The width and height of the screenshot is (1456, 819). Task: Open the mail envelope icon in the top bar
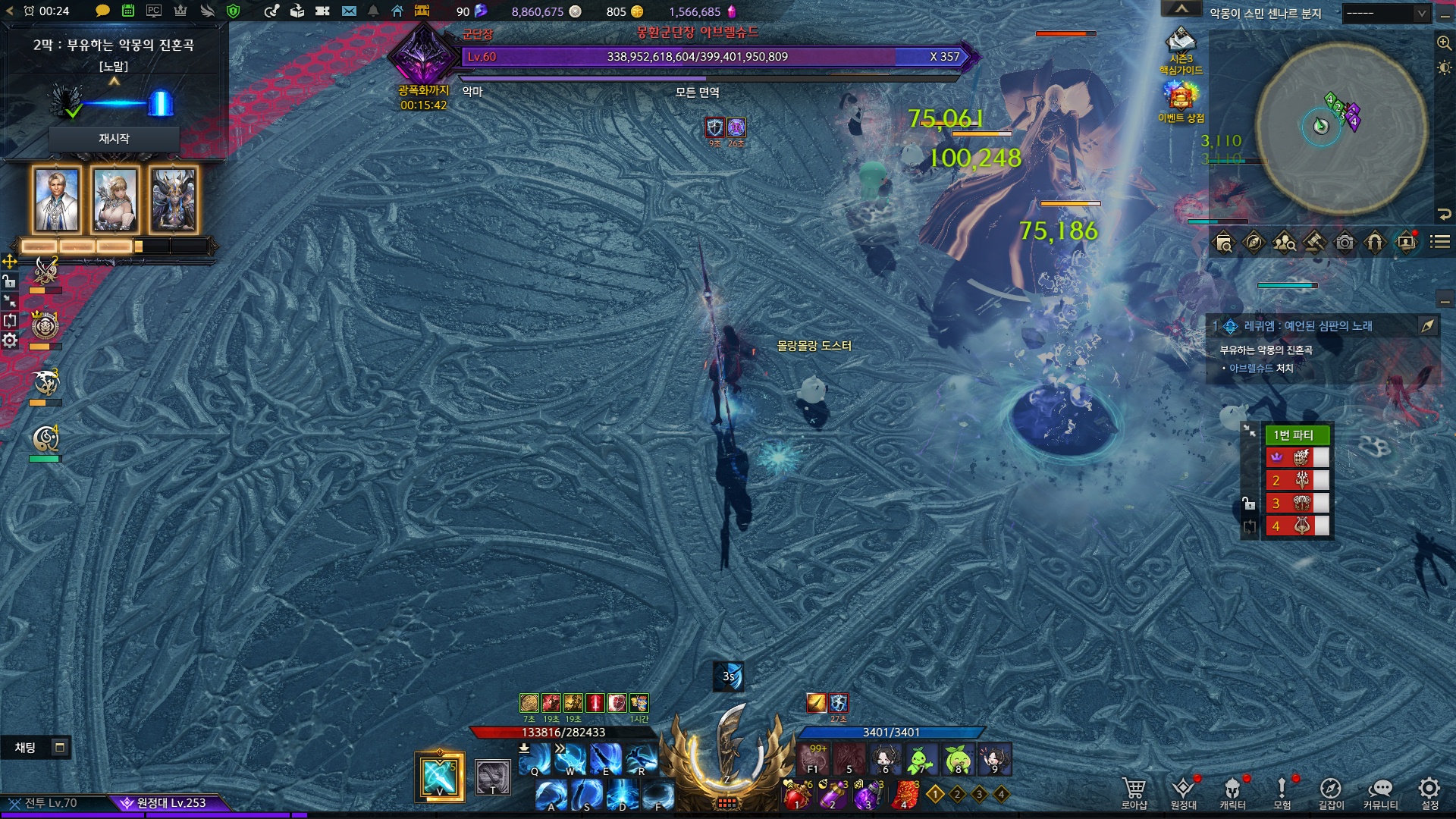point(349,11)
